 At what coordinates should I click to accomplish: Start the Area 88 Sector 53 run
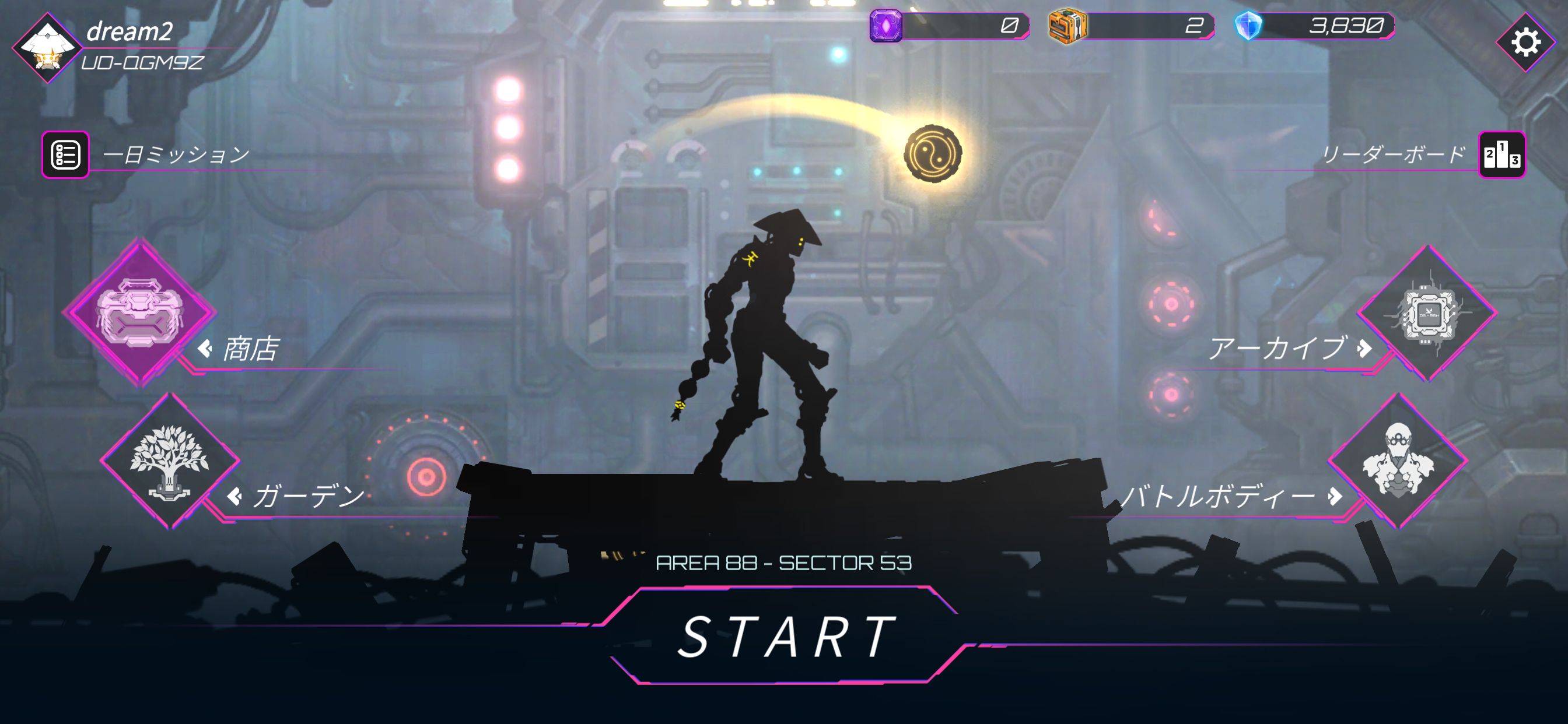coord(785,637)
